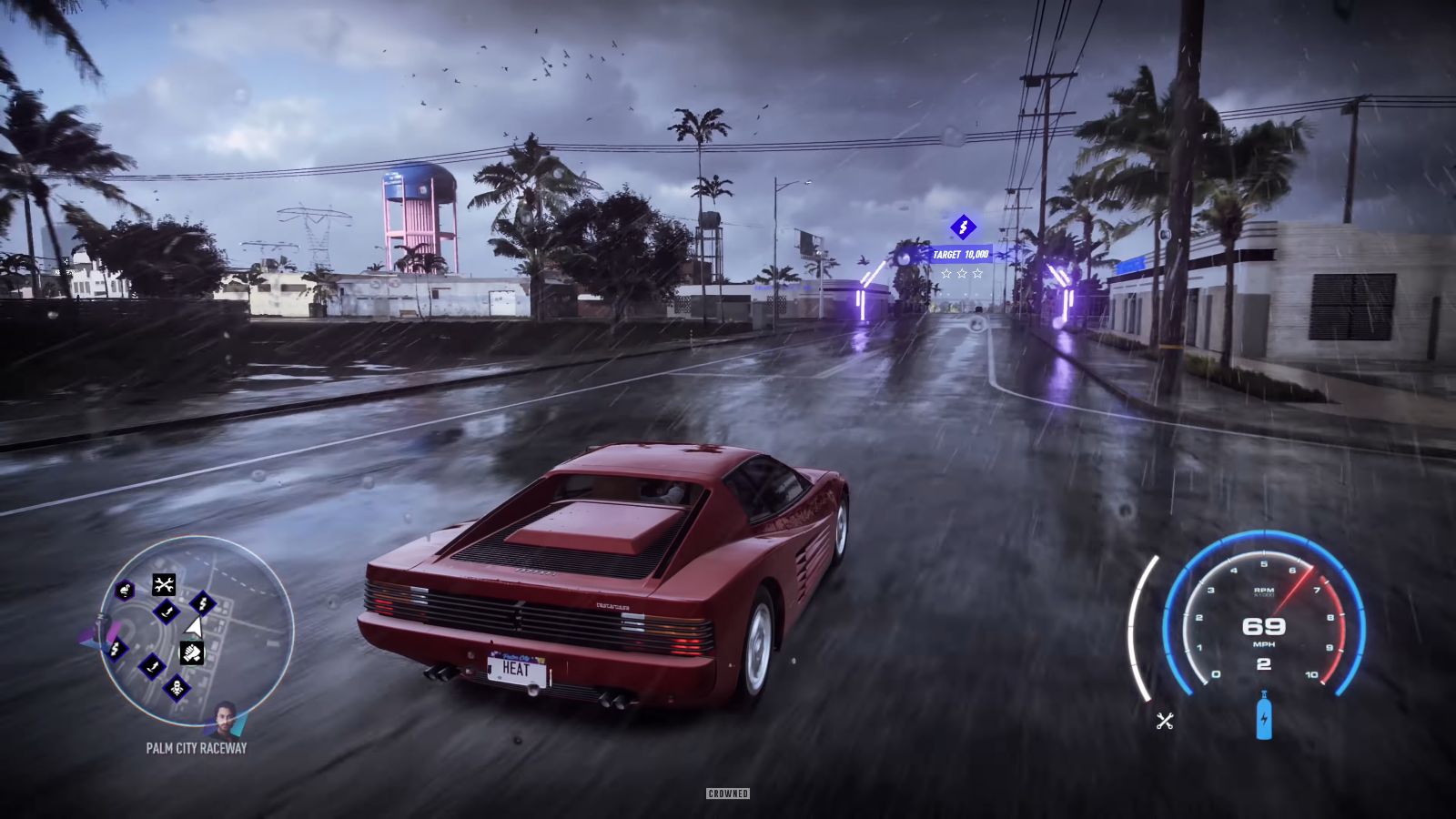The image size is (1456, 819).
Task: Click the fist battle event icon on minimap
Action: 193,651
